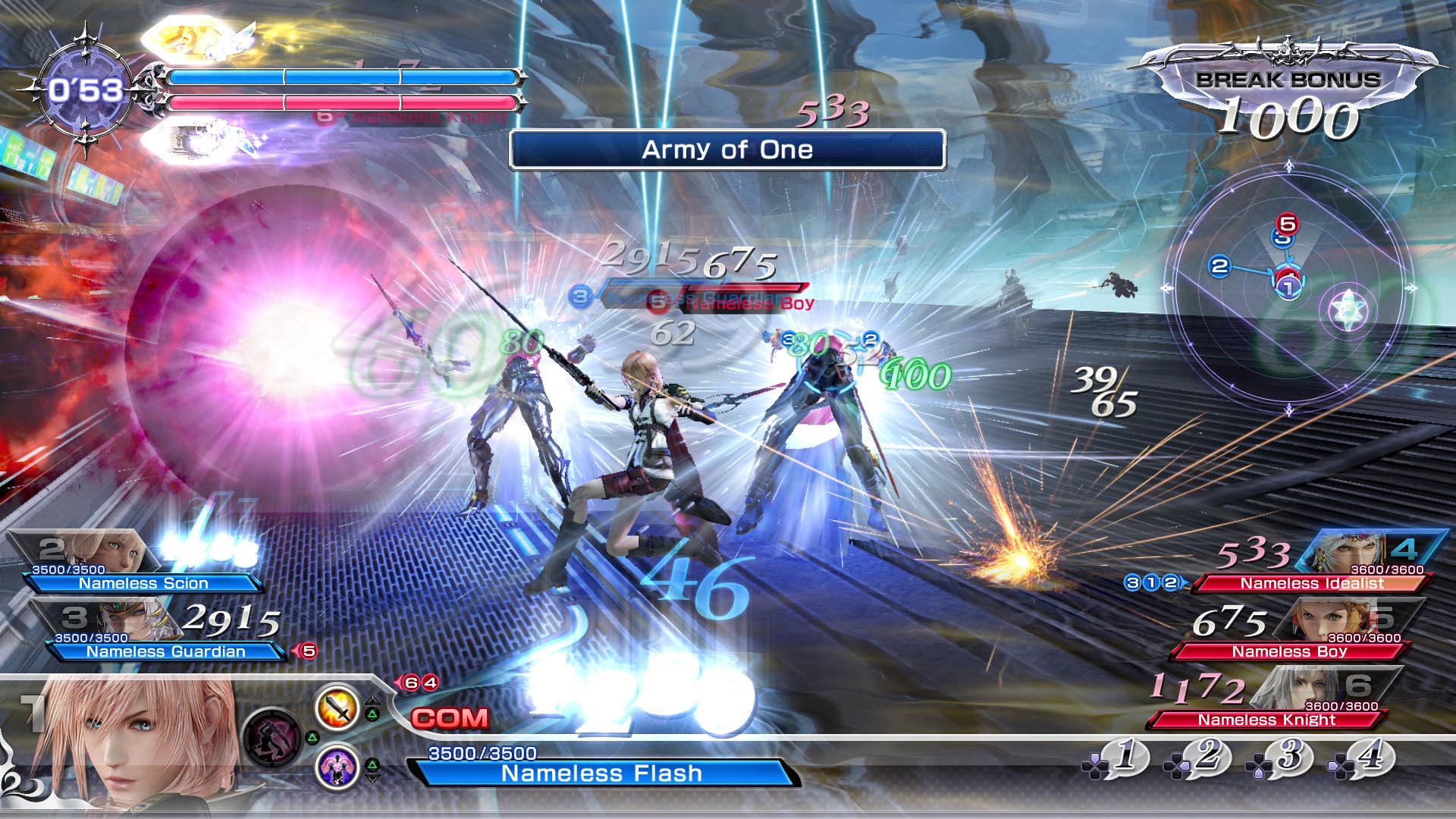The image size is (1456, 819).
Task: Click player marker 1 on the radar
Action: coord(1289,287)
